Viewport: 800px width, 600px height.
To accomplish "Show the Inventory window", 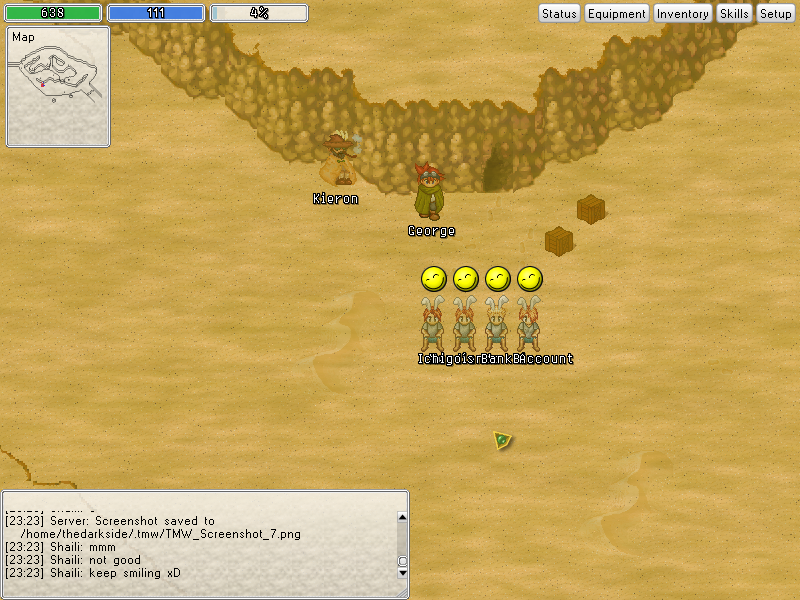I will 682,14.
